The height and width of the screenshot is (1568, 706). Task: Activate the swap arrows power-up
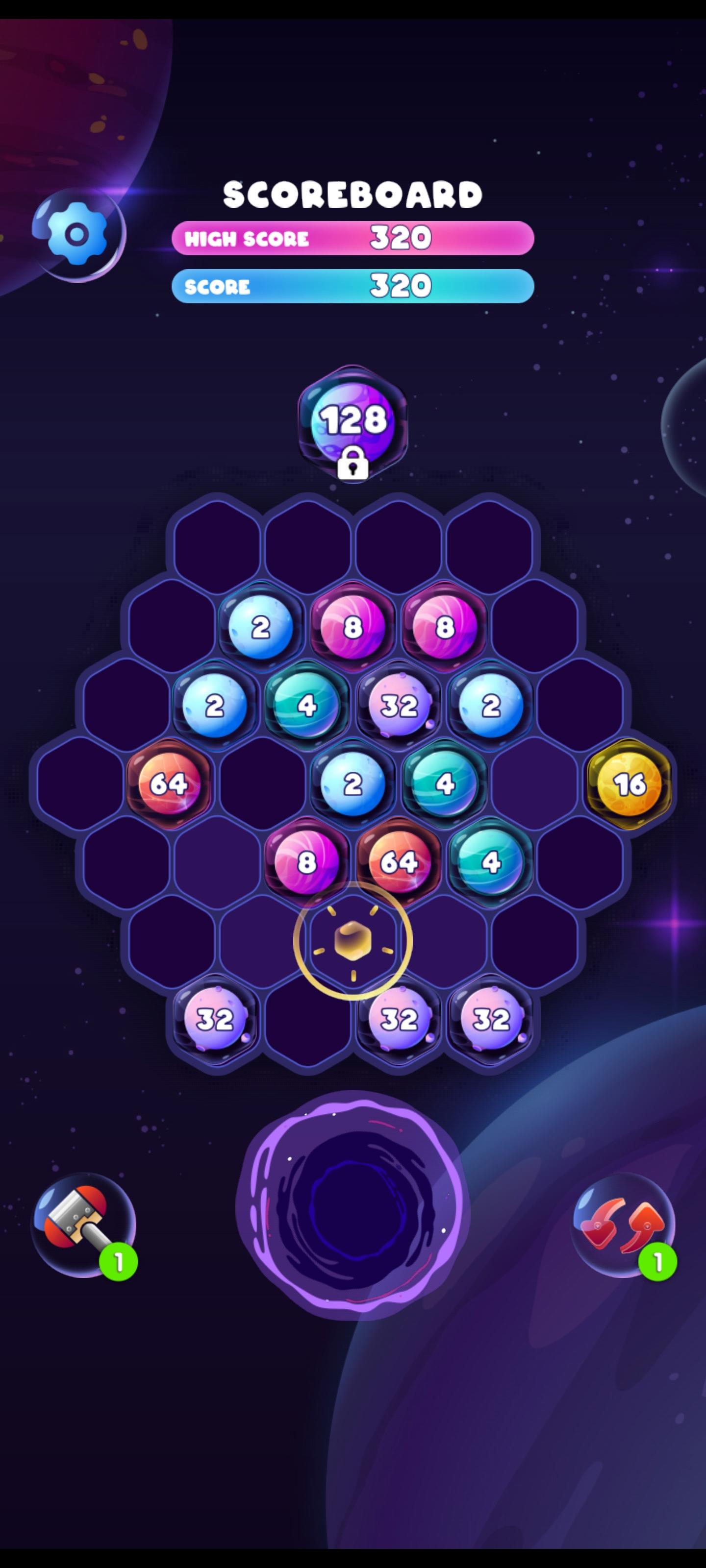pyautogui.click(x=623, y=1224)
